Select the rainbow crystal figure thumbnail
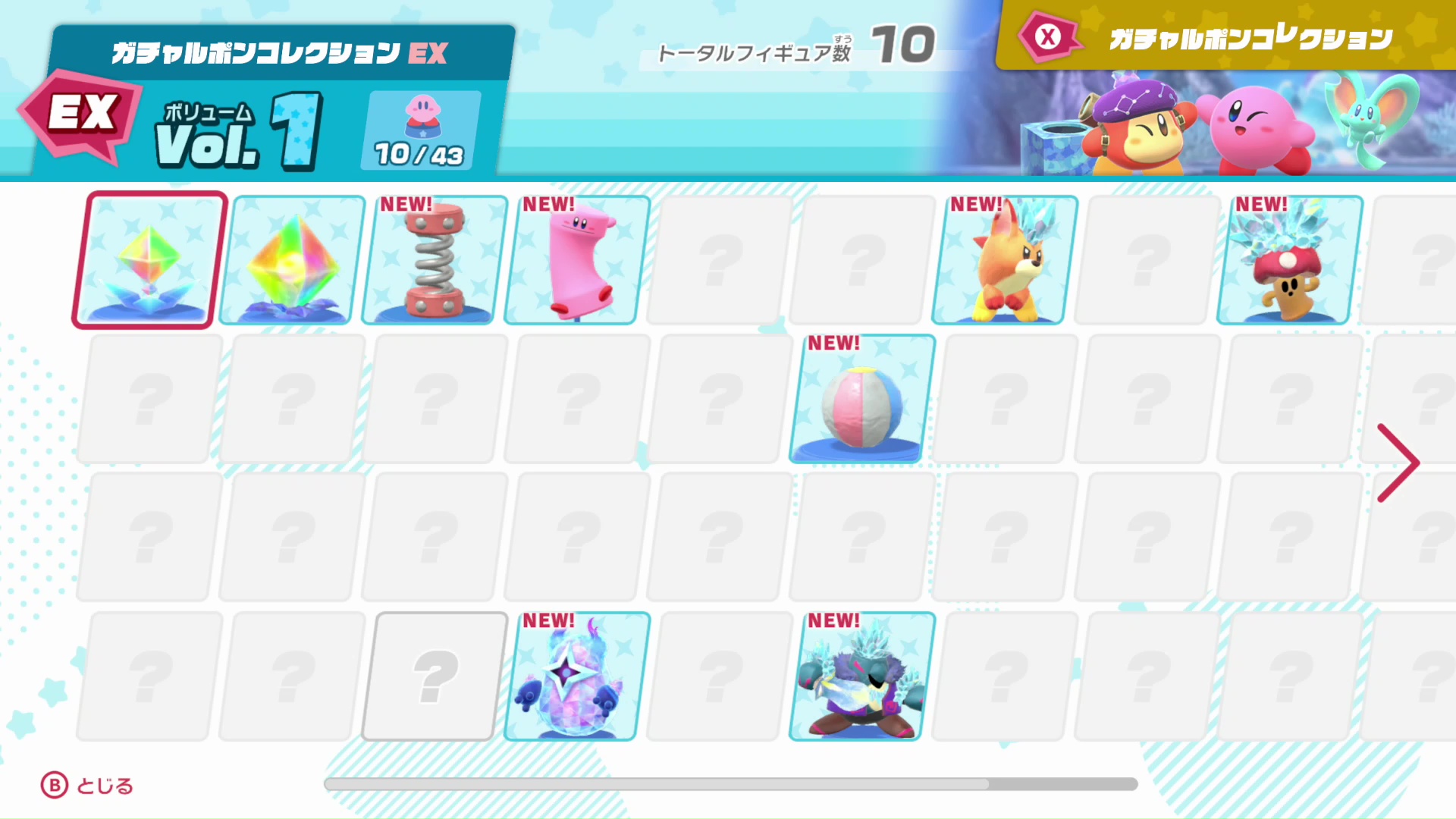The width and height of the screenshot is (1456, 819). (287, 262)
